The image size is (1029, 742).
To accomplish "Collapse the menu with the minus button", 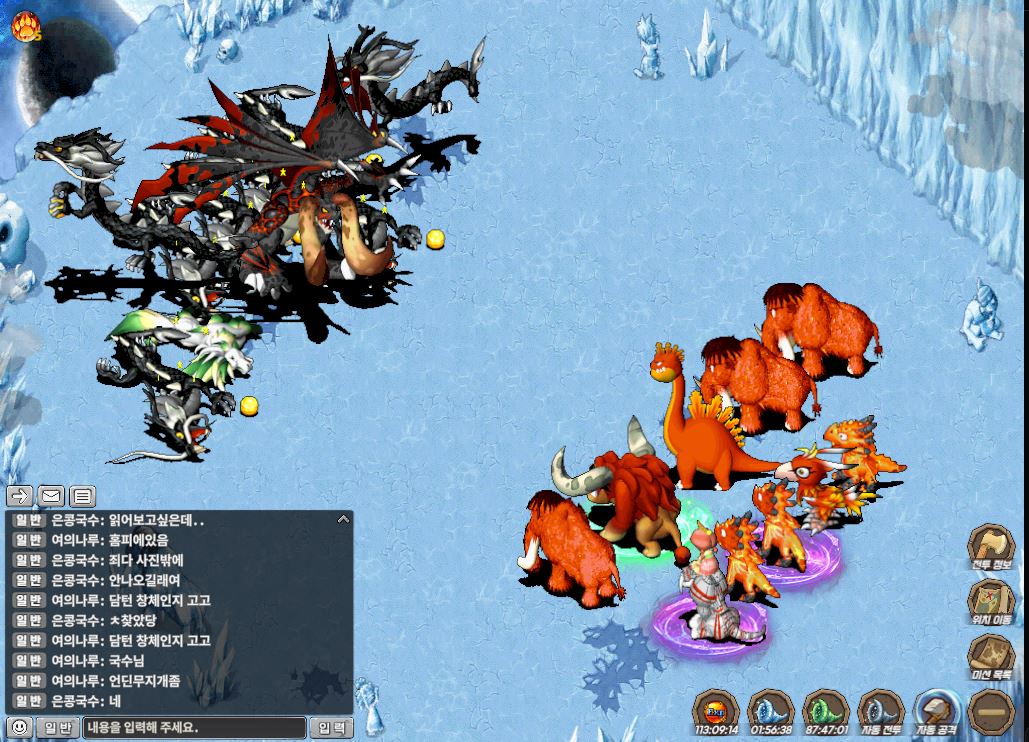I will click(990, 712).
